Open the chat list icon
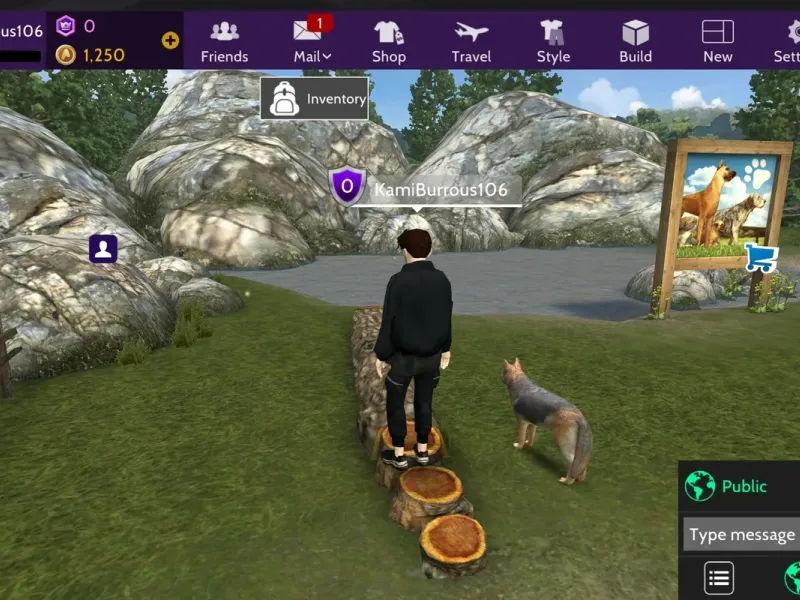Screen dimensions: 800x600 tap(719, 578)
